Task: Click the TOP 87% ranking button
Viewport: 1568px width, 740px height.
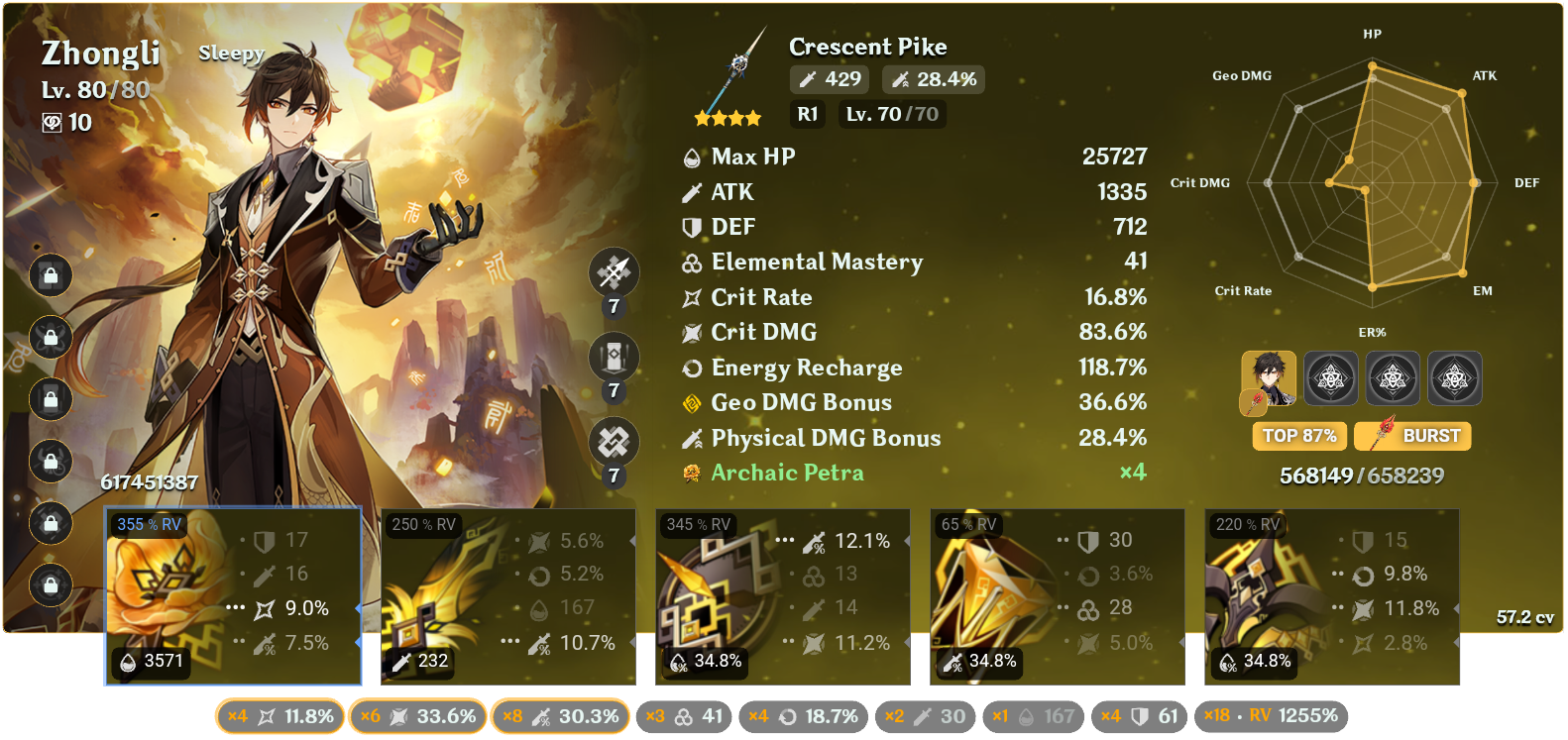Action: 1298,436
